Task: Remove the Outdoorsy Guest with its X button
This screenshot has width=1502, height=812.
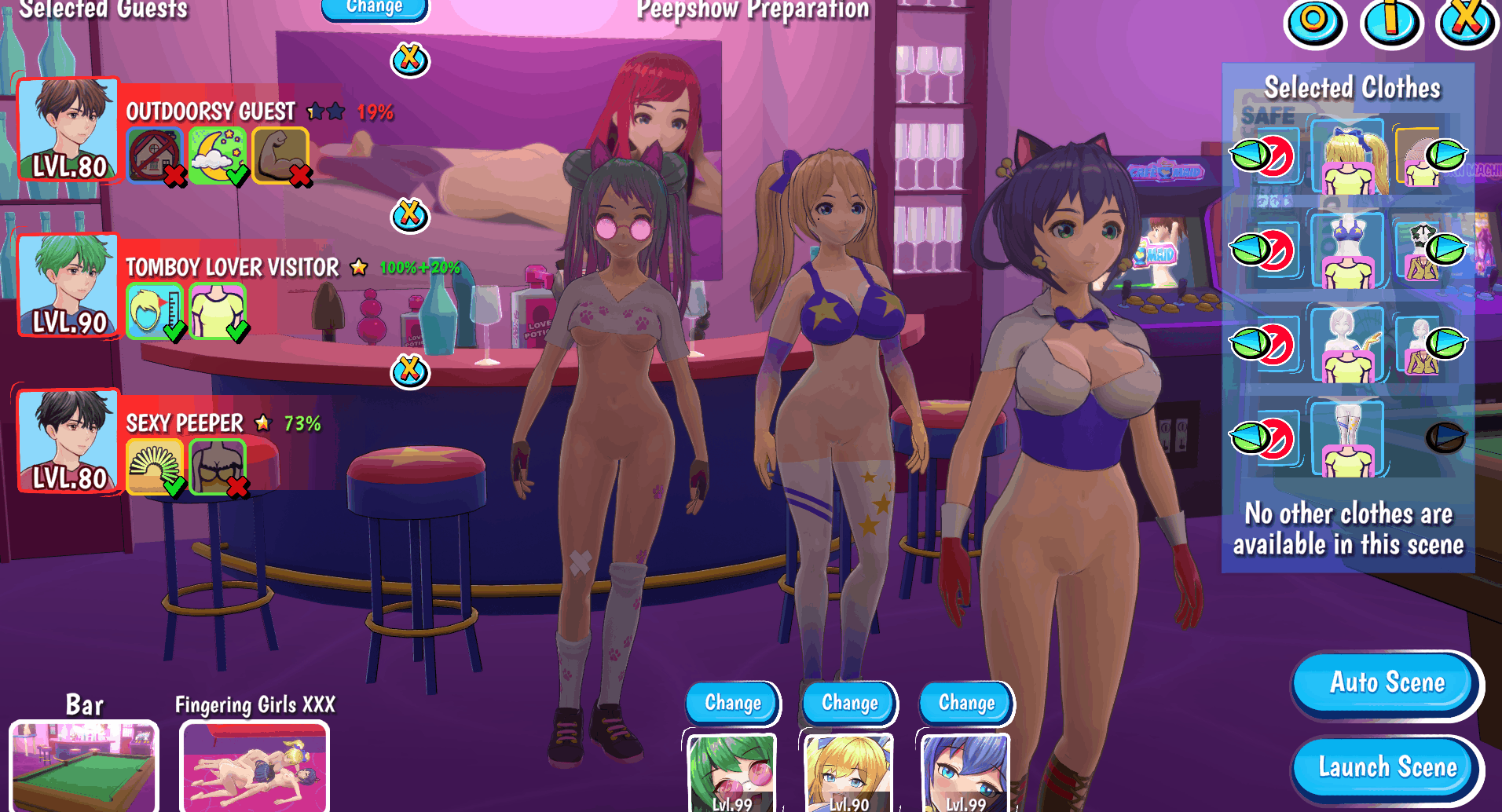Action: (410, 59)
